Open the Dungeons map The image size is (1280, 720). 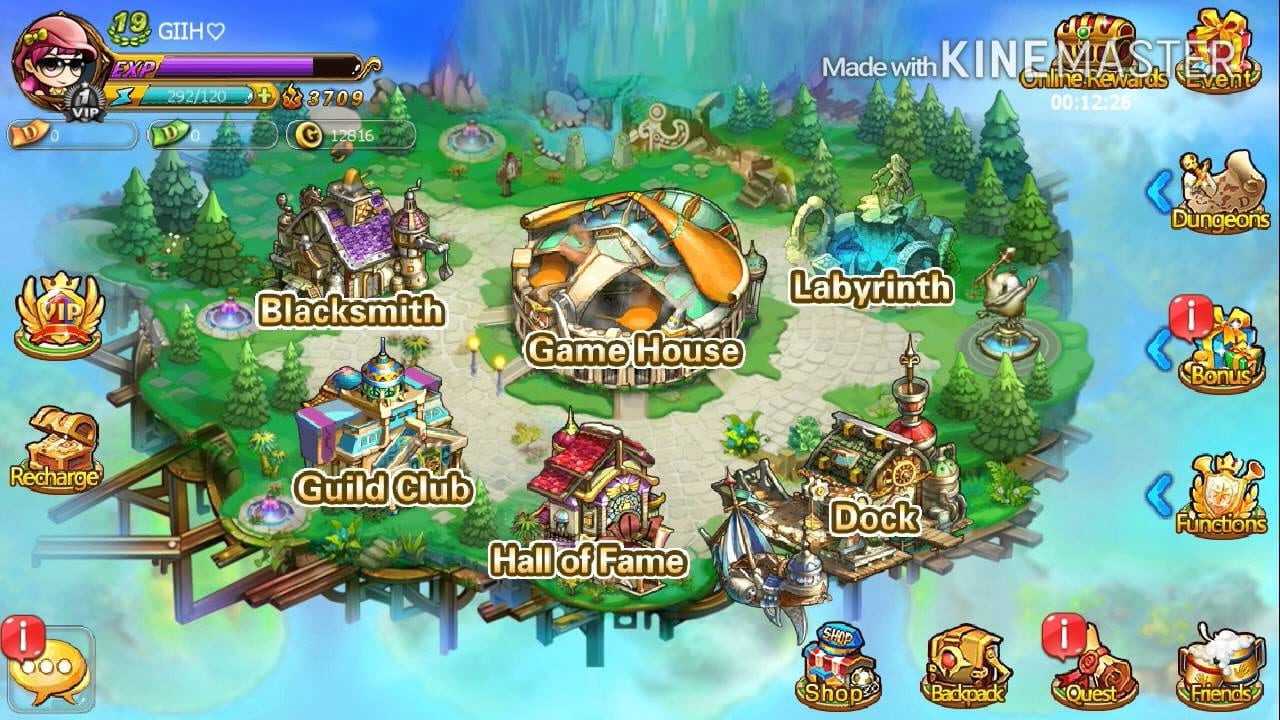coord(1220,192)
